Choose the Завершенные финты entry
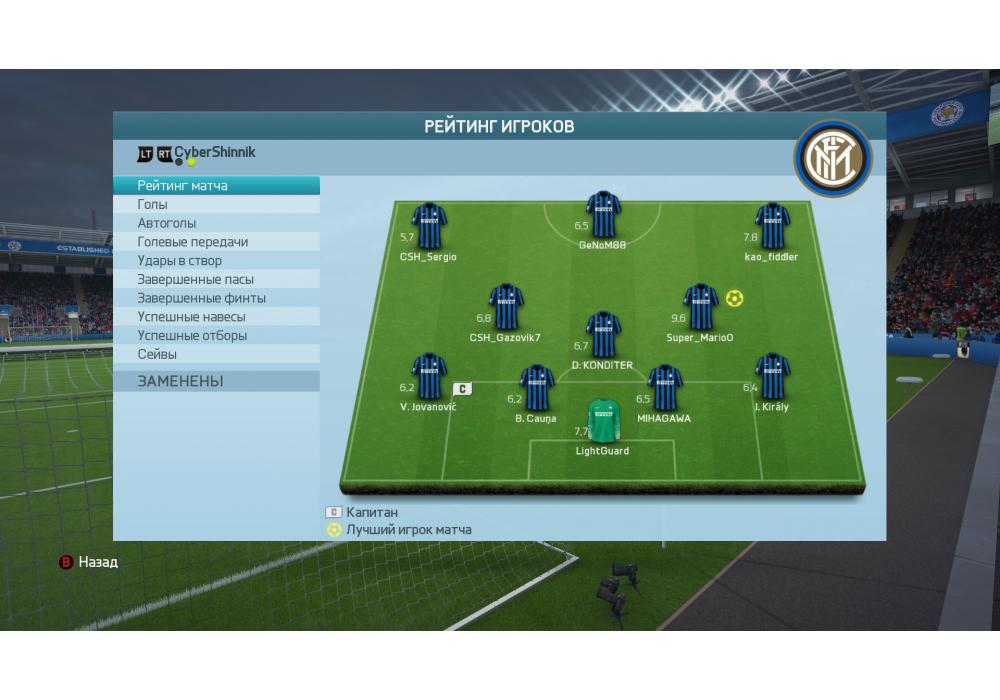This screenshot has width=1000, height=700. pos(216,298)
